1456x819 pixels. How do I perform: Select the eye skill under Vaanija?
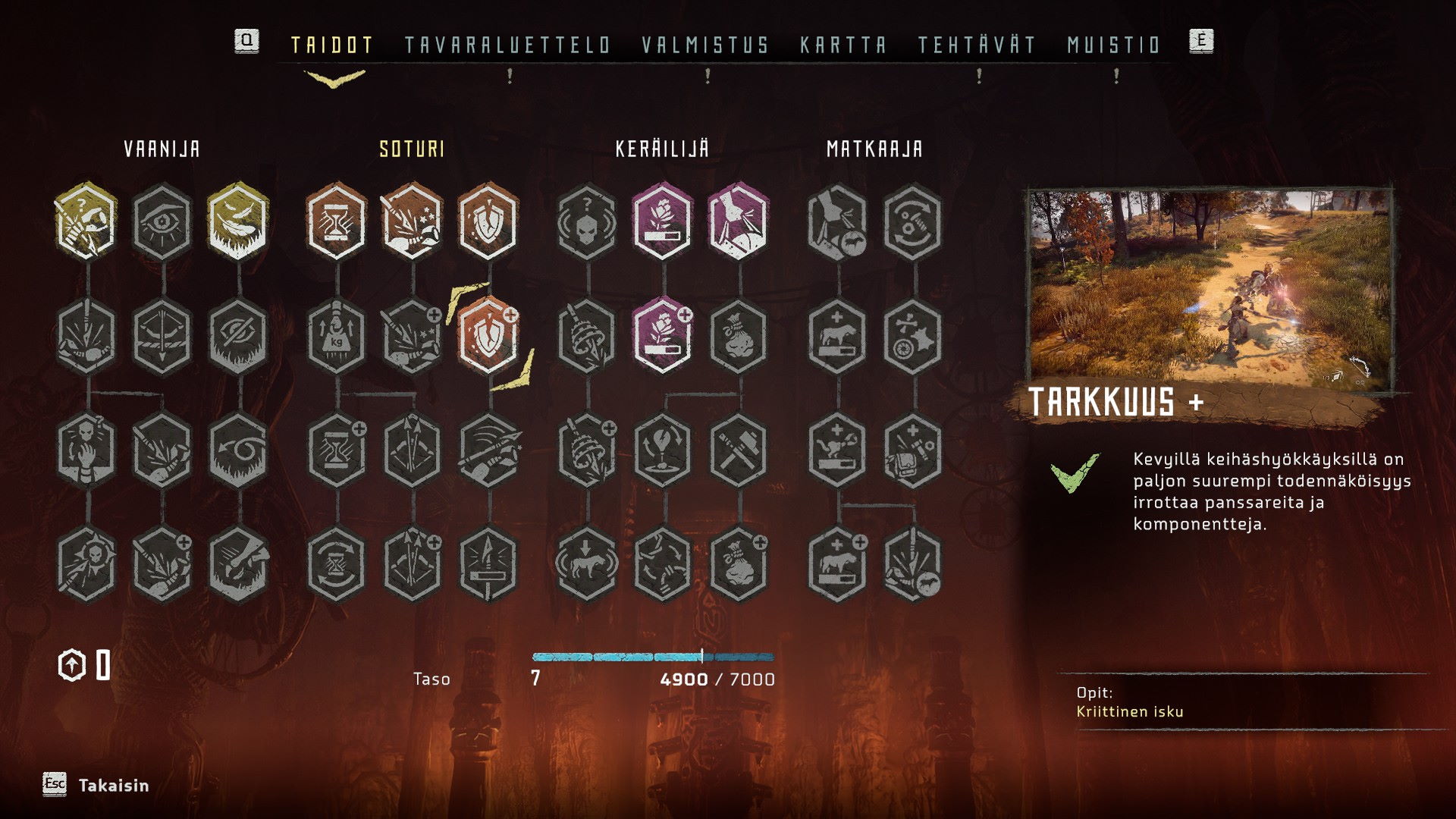[162, 221]
